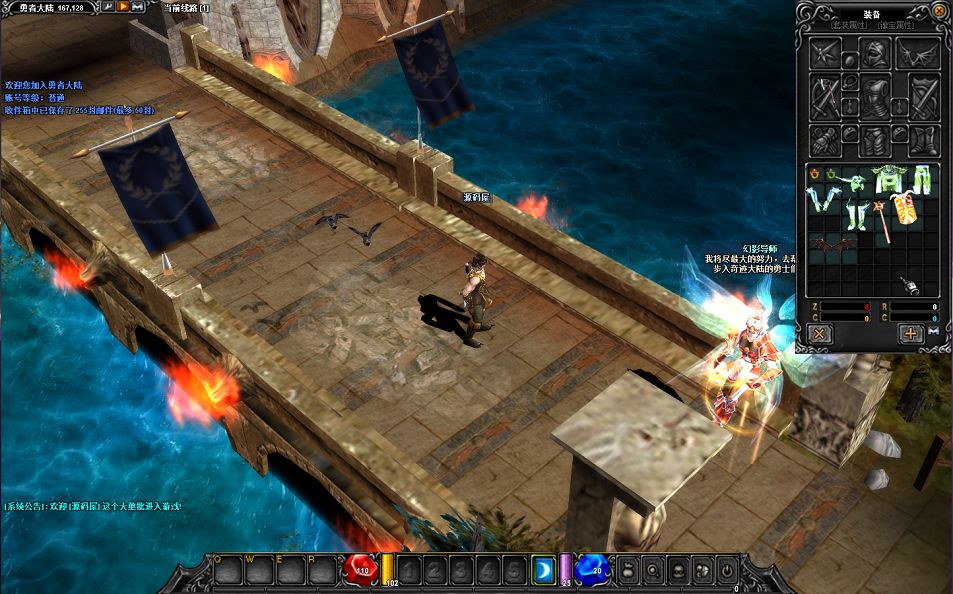This screenshot has height=594, width=953.
Task: Select the gloves equipment slot
Action: coord(824,140)
